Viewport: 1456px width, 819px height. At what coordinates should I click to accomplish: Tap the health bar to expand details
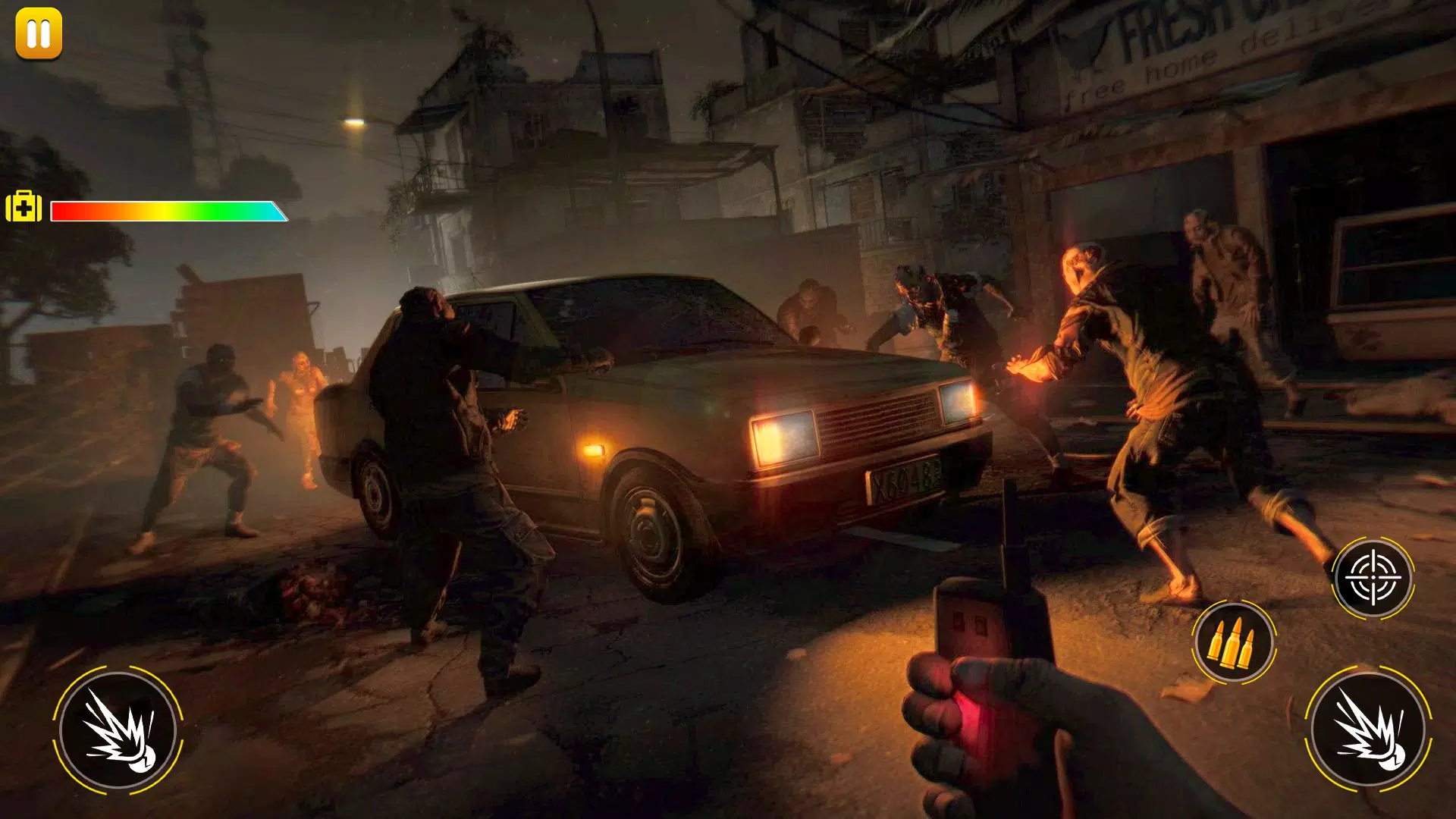[167, 211]
